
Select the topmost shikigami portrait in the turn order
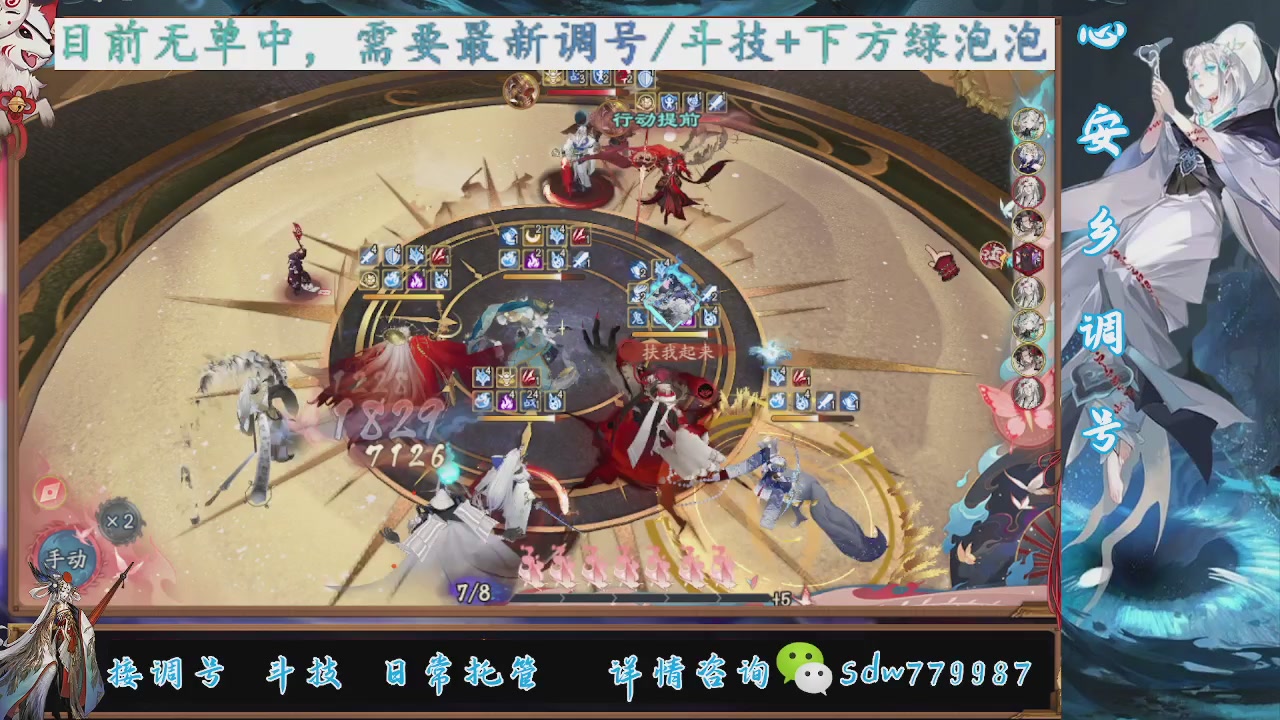1028,124
